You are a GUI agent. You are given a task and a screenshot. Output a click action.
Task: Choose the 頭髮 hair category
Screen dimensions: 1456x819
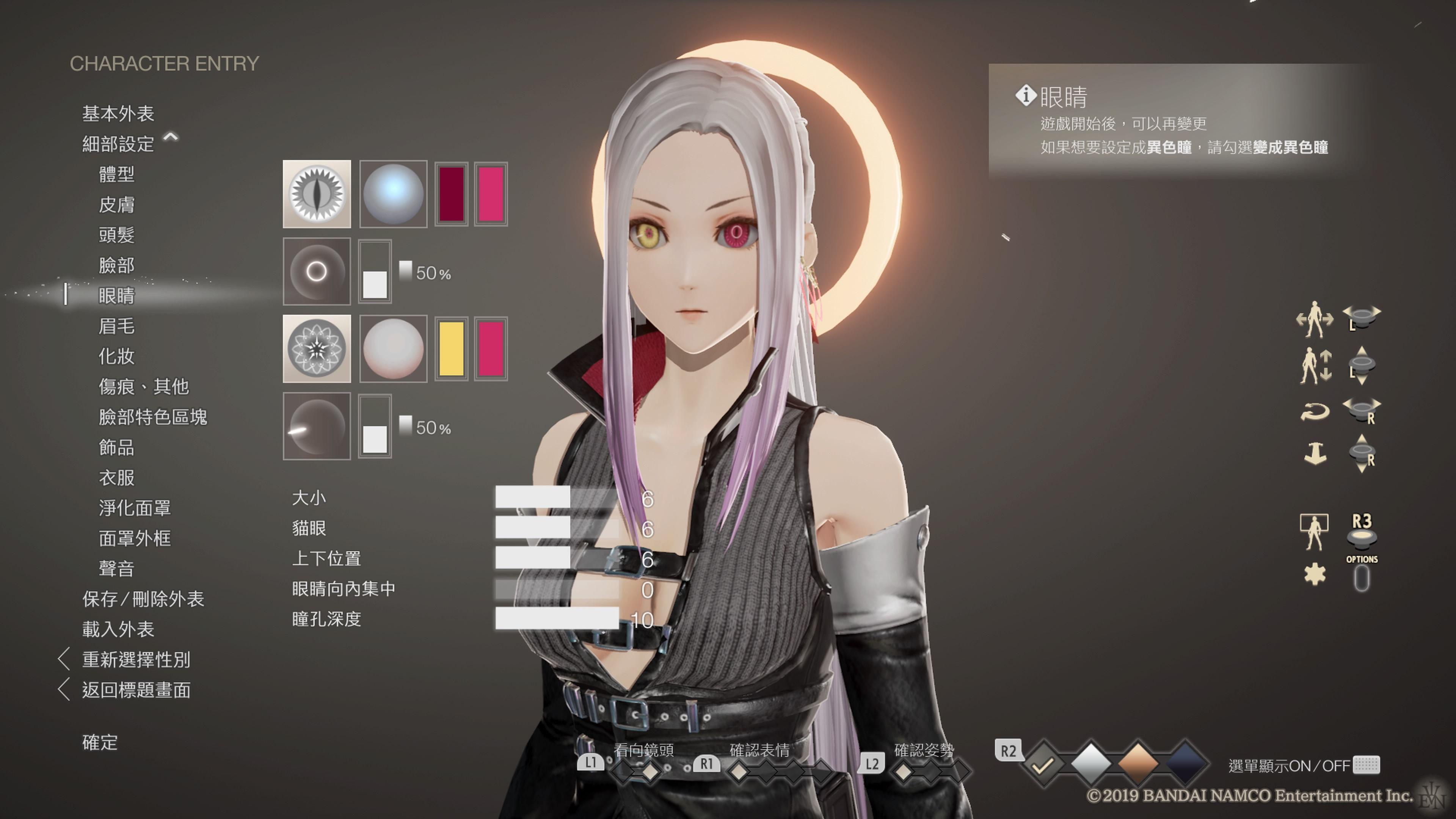pos(116,235)
